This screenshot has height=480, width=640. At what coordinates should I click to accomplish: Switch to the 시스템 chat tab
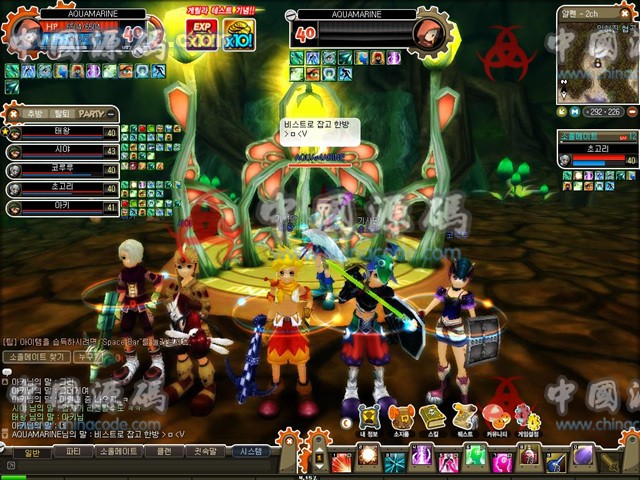pos(248,452)
